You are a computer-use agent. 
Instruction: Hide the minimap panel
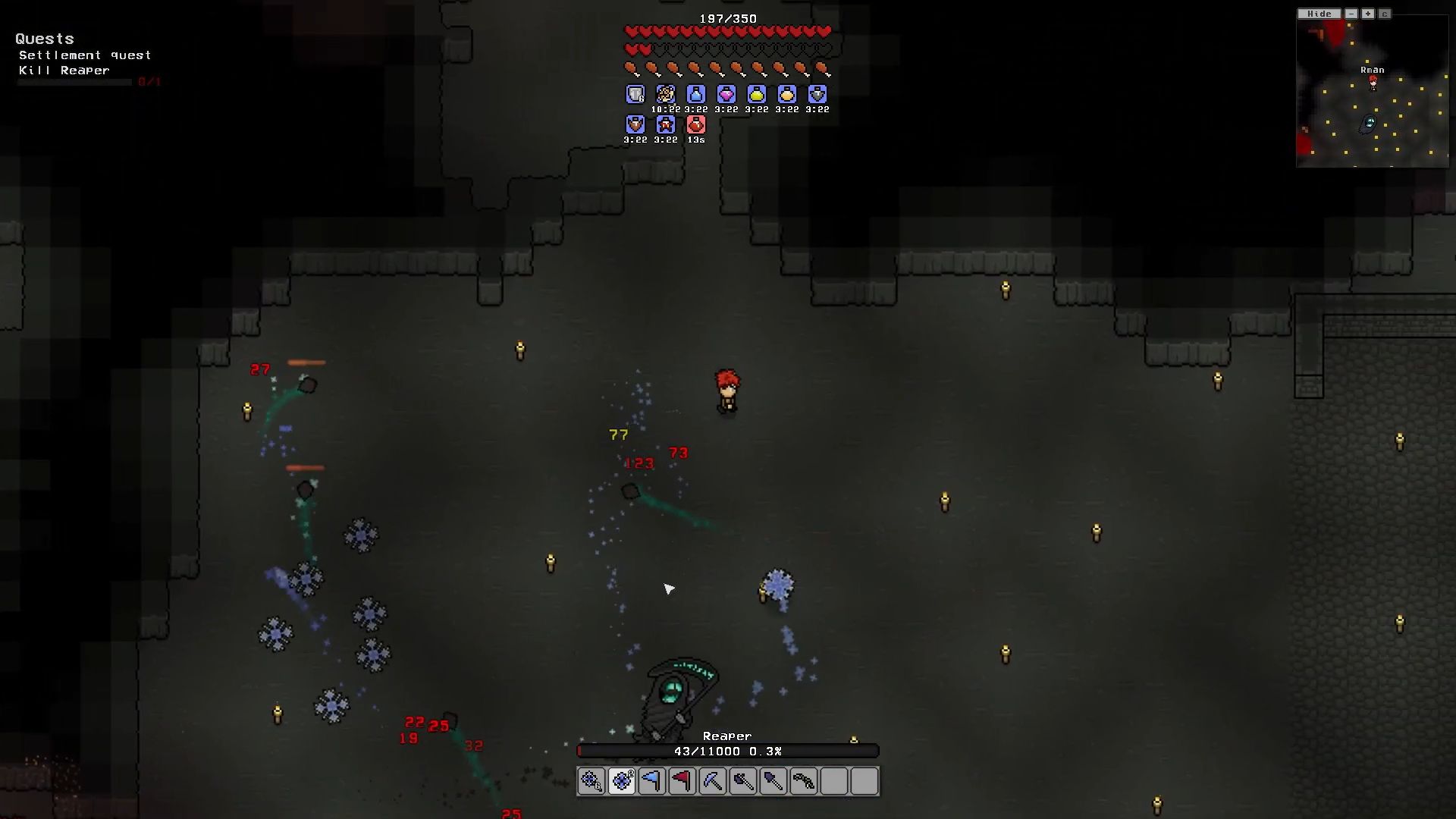click(1319, 14)
